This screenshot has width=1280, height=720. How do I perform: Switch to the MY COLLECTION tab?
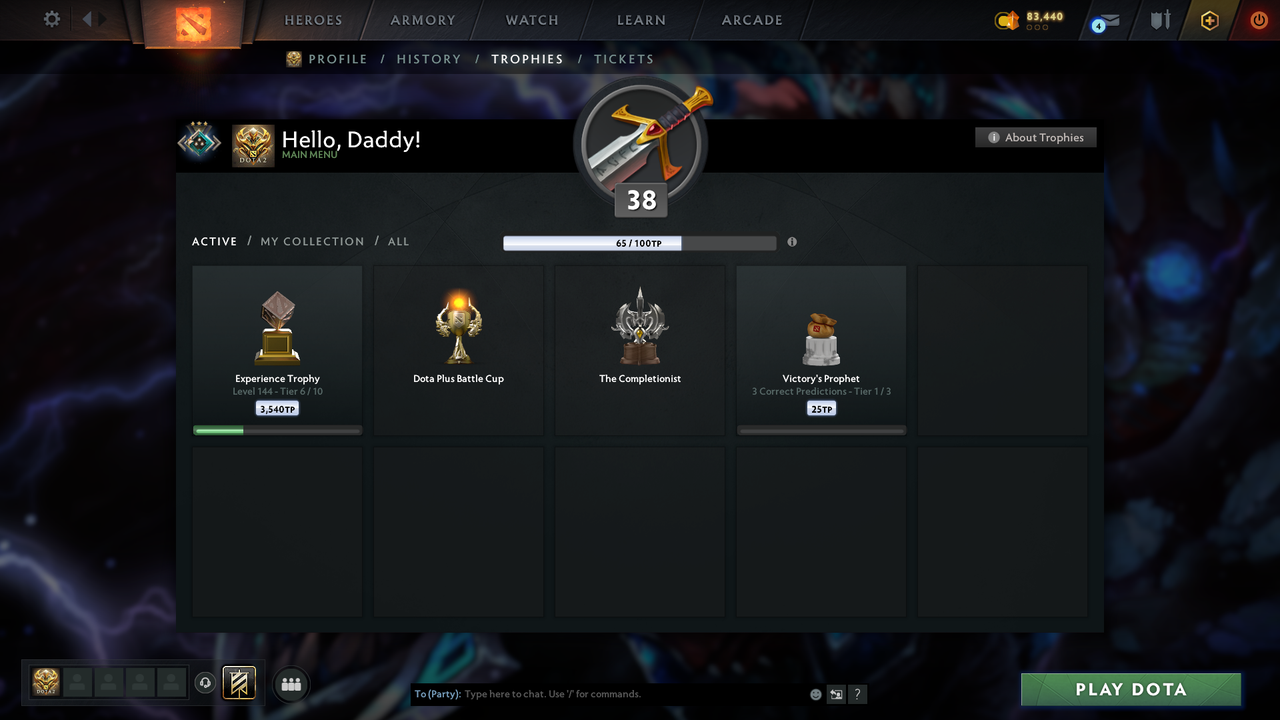[312, 241]
